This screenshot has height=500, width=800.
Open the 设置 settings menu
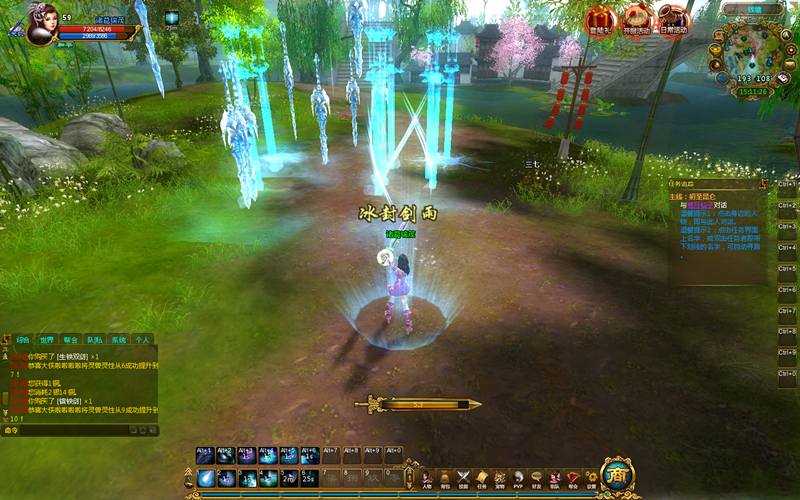tap(591, 479)
